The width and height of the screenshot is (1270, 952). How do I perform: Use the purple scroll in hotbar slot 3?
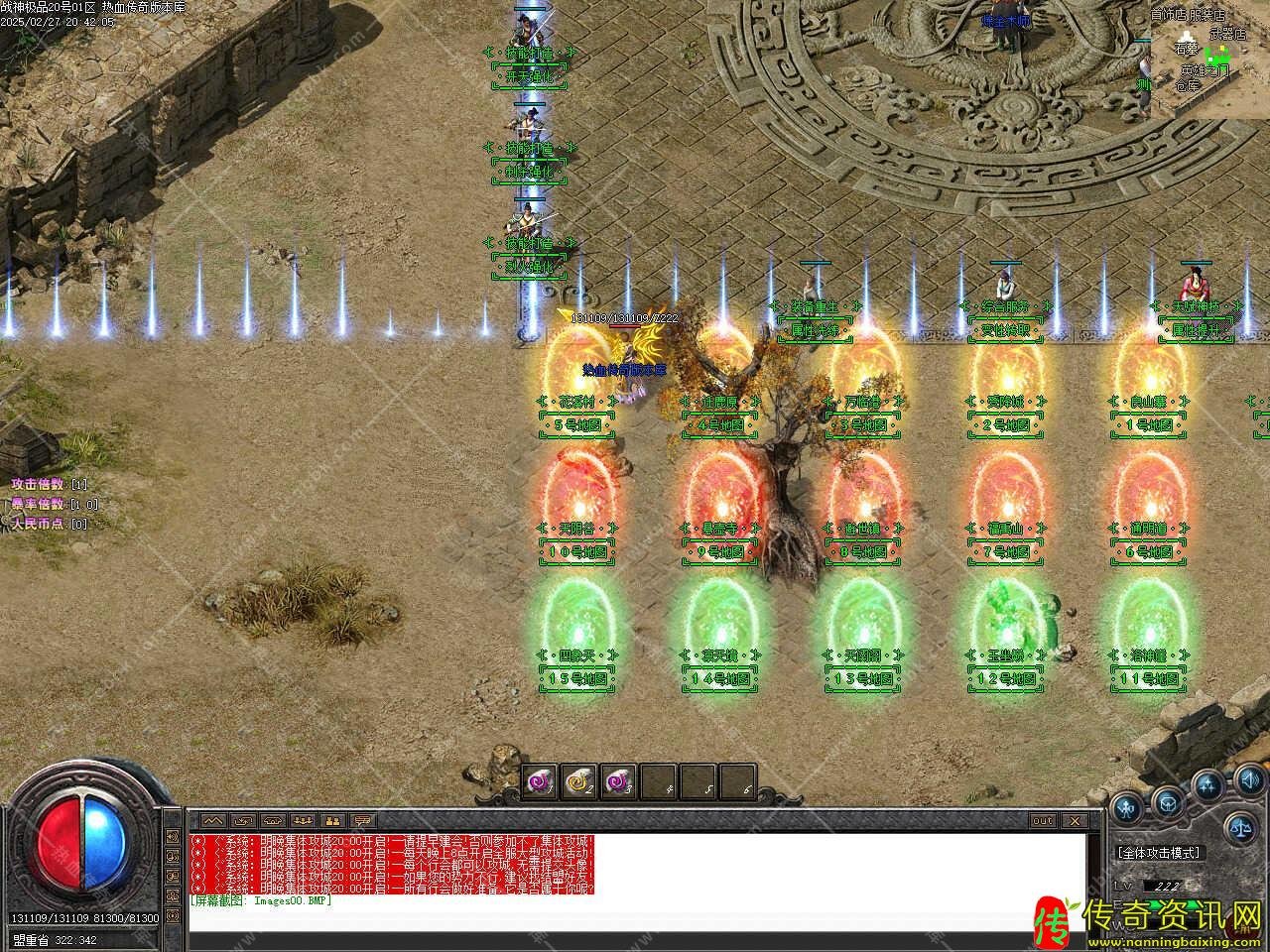tap(616, 782)
